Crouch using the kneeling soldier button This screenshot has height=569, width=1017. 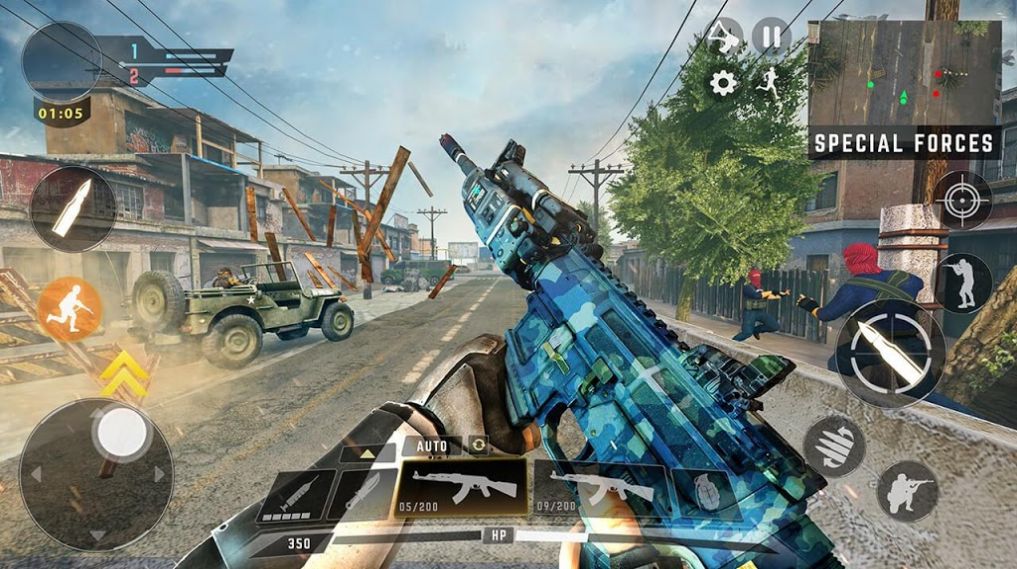pos(907,491)
